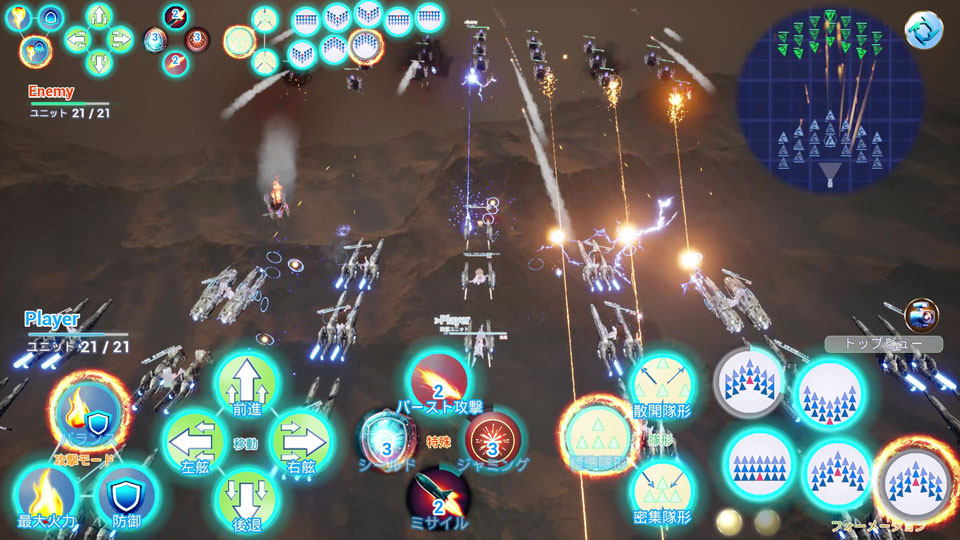Use the jamming (ジャミング) ability
Screen dimensions: 960x540
pyautogui.click(x=491, y=439)
